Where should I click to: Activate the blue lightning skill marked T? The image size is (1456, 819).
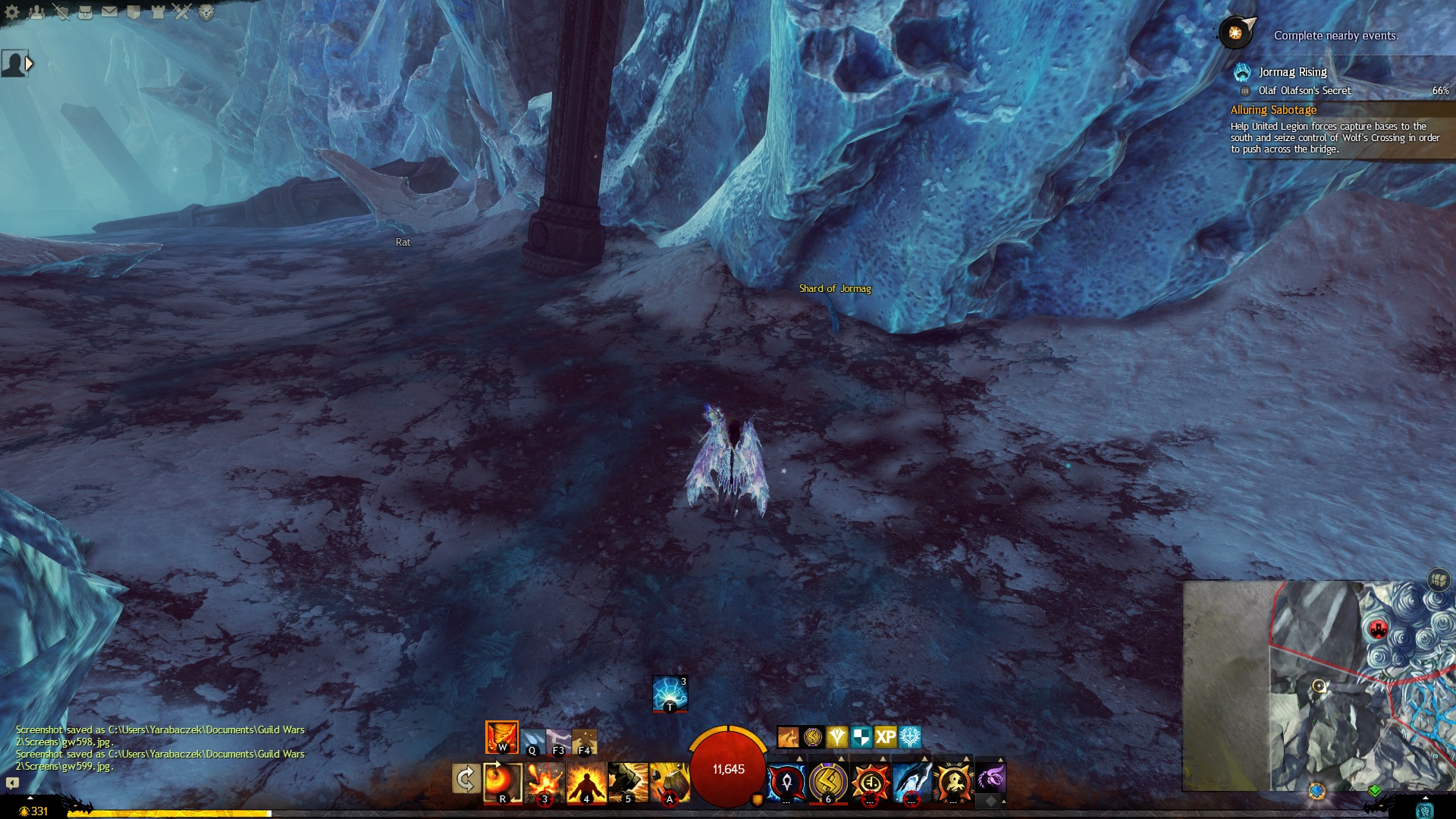(x=670, y=693)
